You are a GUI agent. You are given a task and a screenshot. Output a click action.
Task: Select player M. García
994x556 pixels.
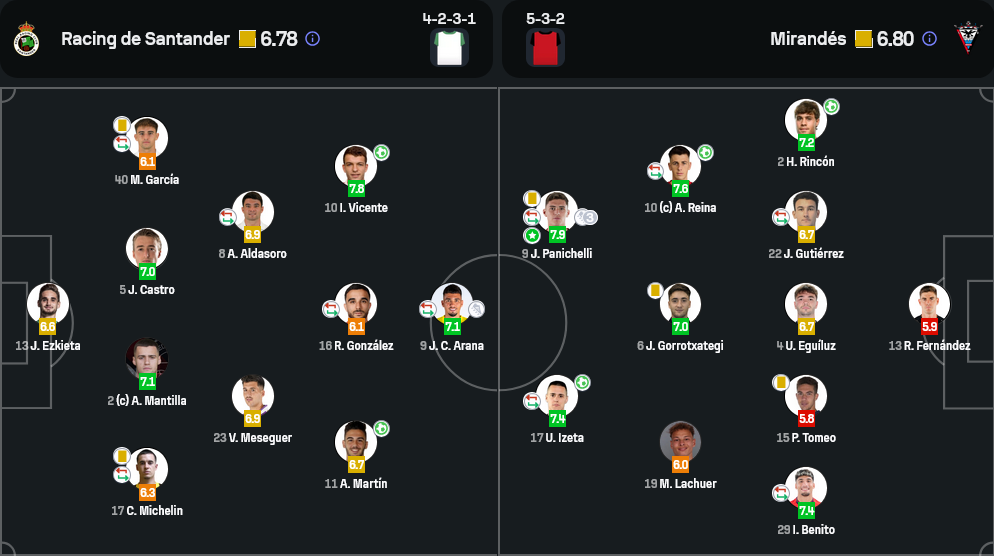(x=148, y=139)
